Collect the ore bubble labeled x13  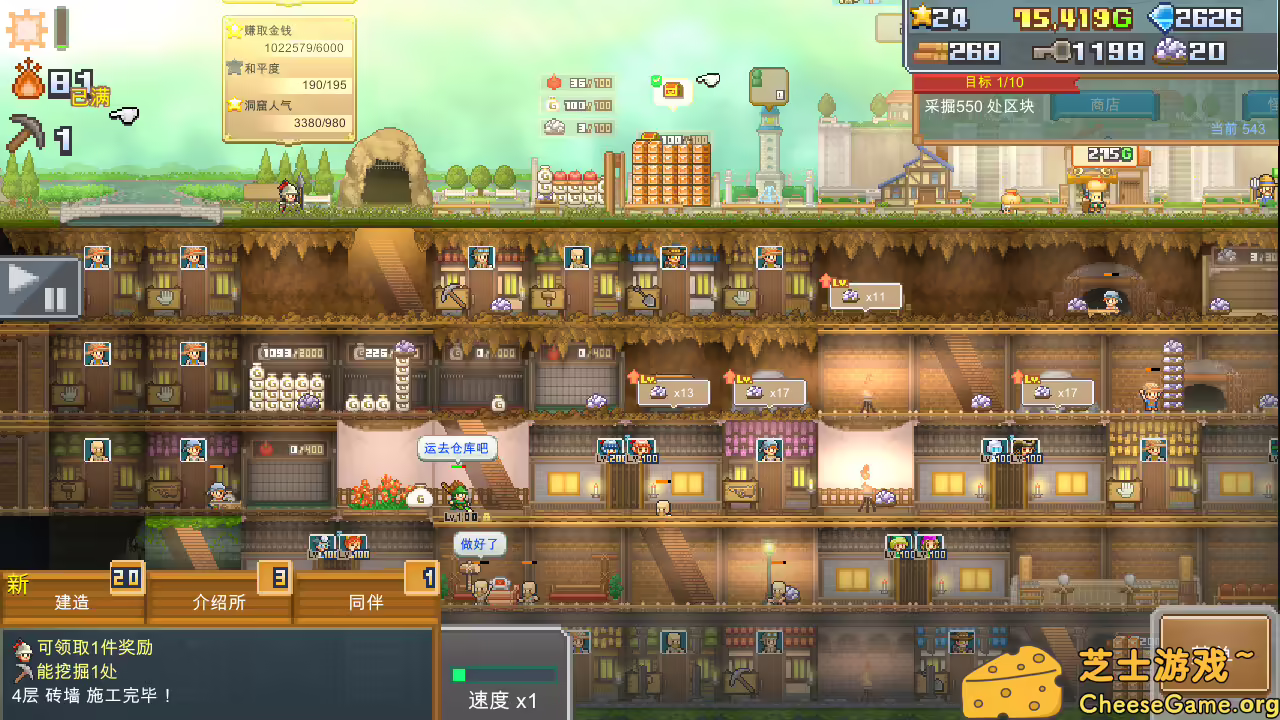pos(673,392)
